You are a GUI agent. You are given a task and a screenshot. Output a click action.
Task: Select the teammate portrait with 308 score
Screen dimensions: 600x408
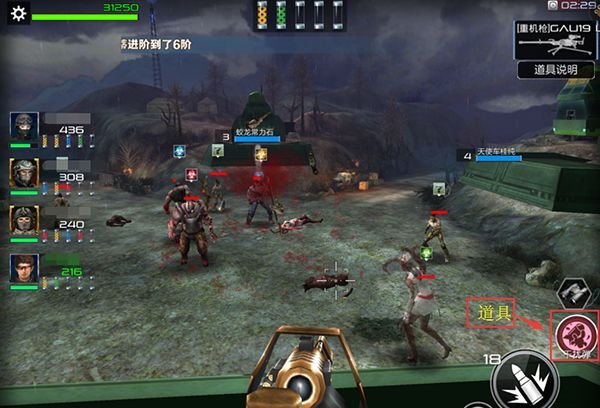click(x=24, y=174)
